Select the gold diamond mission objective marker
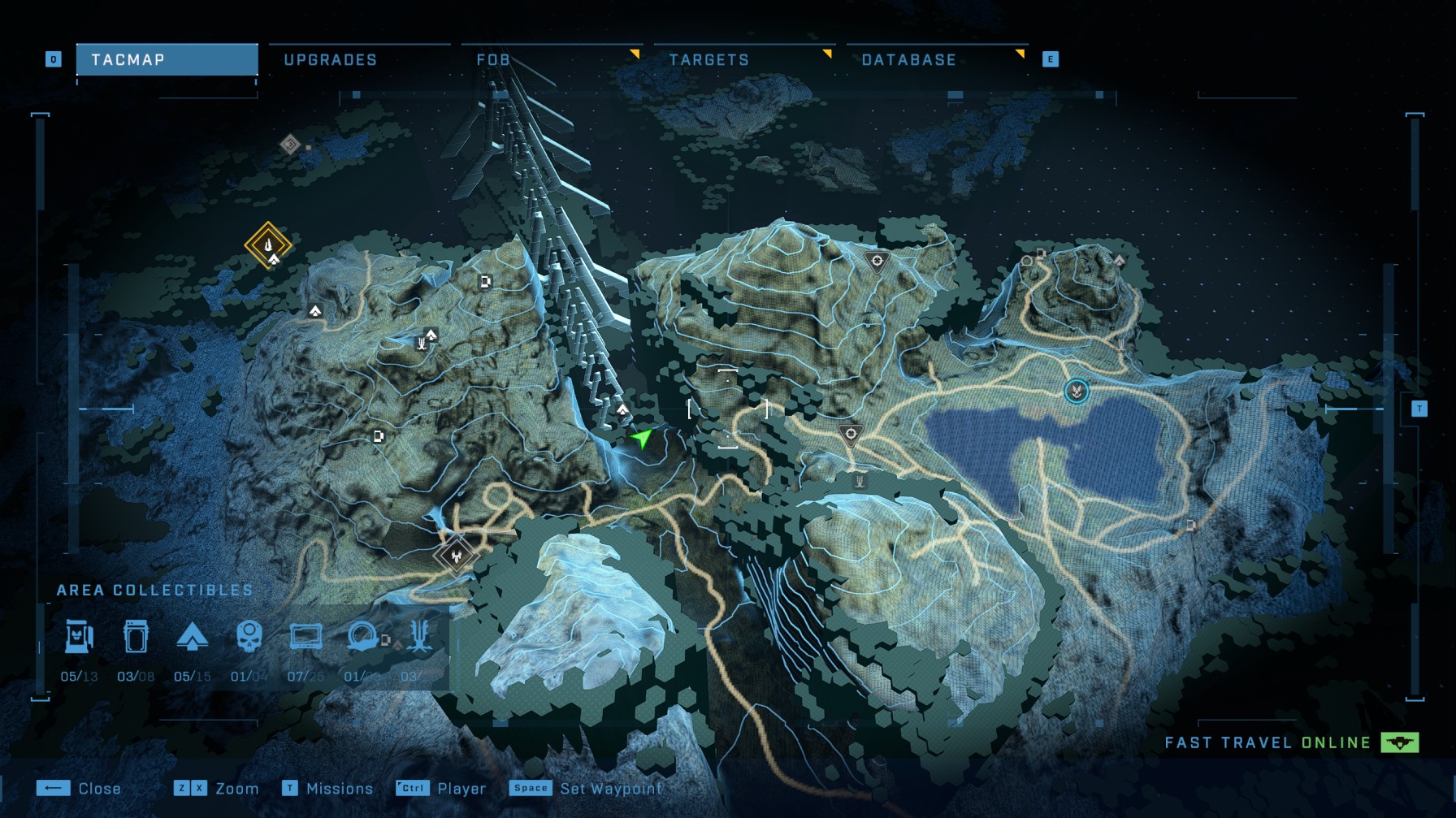 pyautogui.click(x=268, y=244)
